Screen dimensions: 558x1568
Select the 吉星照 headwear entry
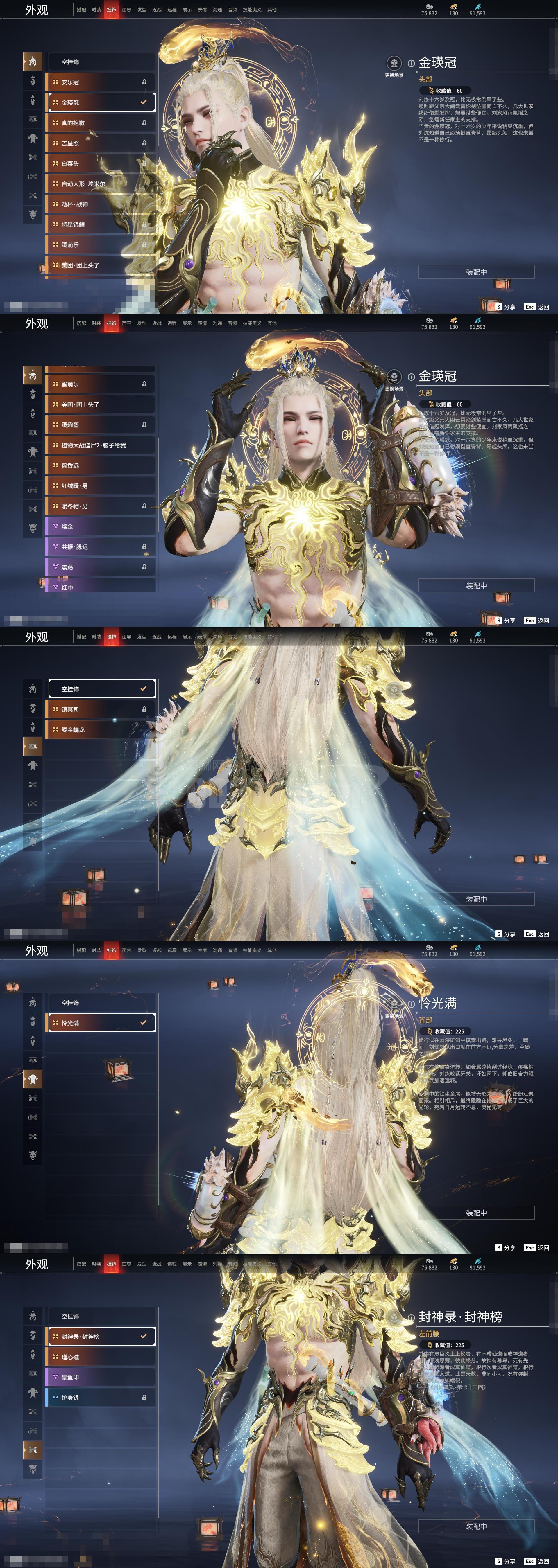(x=101, y=143)
